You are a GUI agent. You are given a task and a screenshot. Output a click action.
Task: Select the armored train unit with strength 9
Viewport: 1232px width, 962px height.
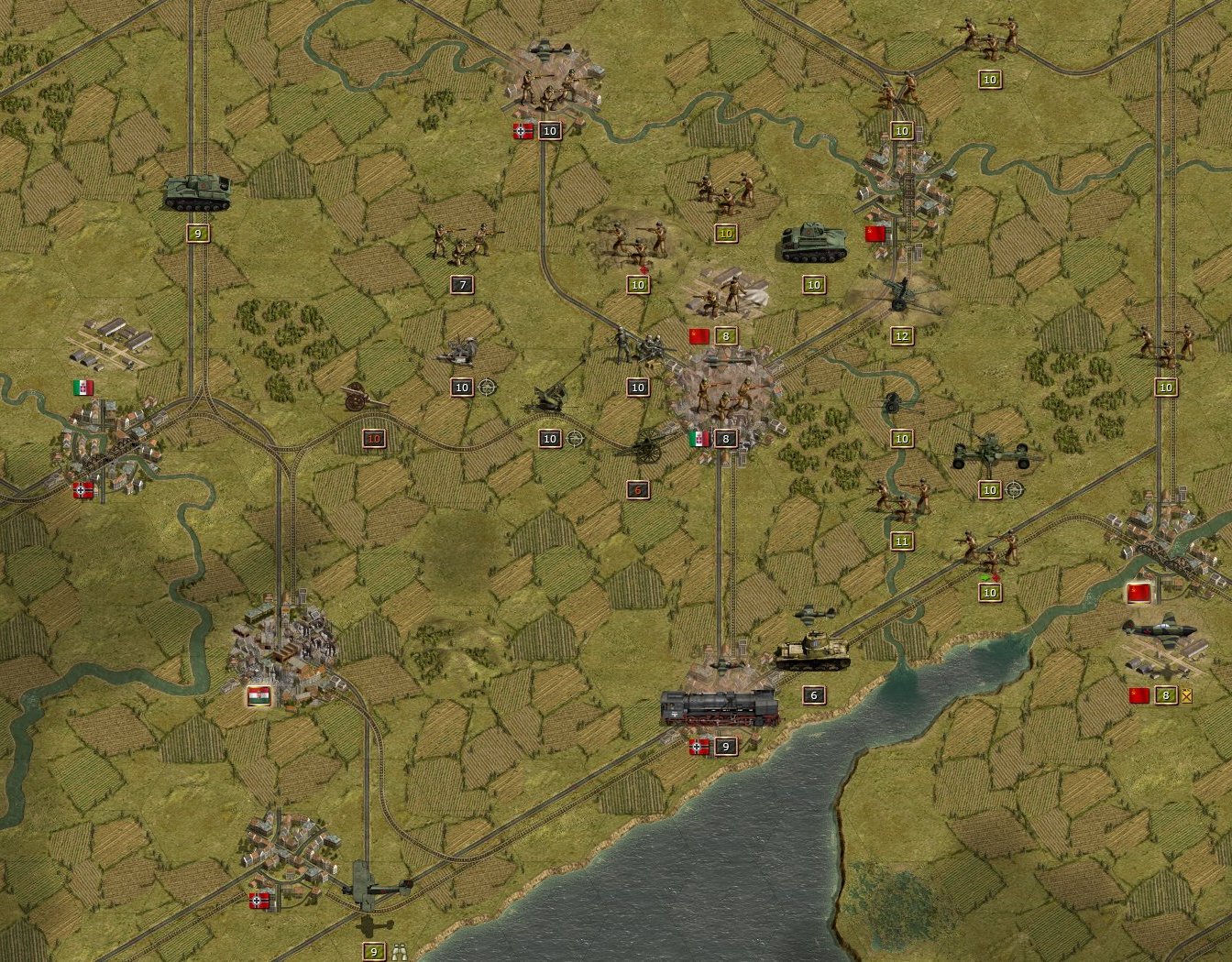click(x=720, y=708)
